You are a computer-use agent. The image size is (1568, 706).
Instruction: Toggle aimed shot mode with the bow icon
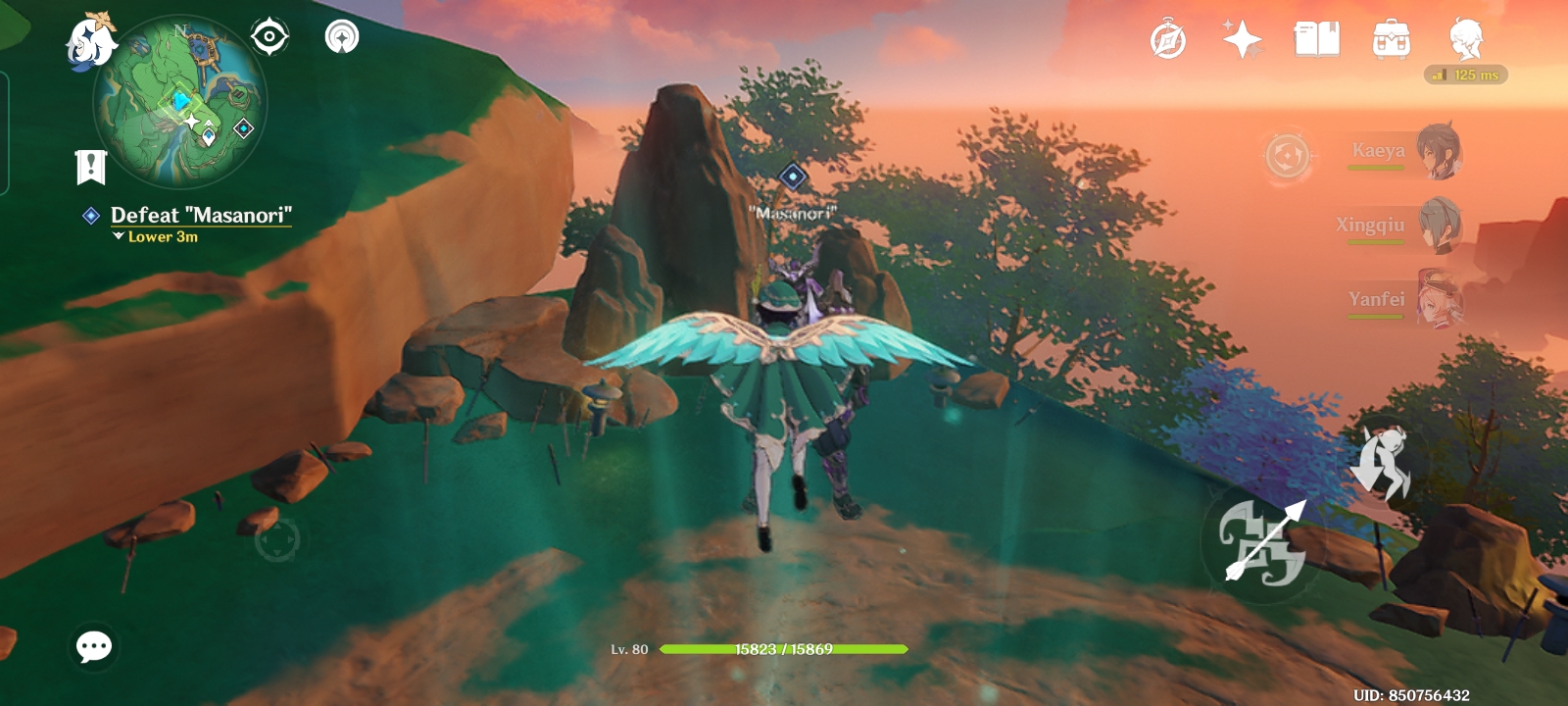tap(1265, 541)
